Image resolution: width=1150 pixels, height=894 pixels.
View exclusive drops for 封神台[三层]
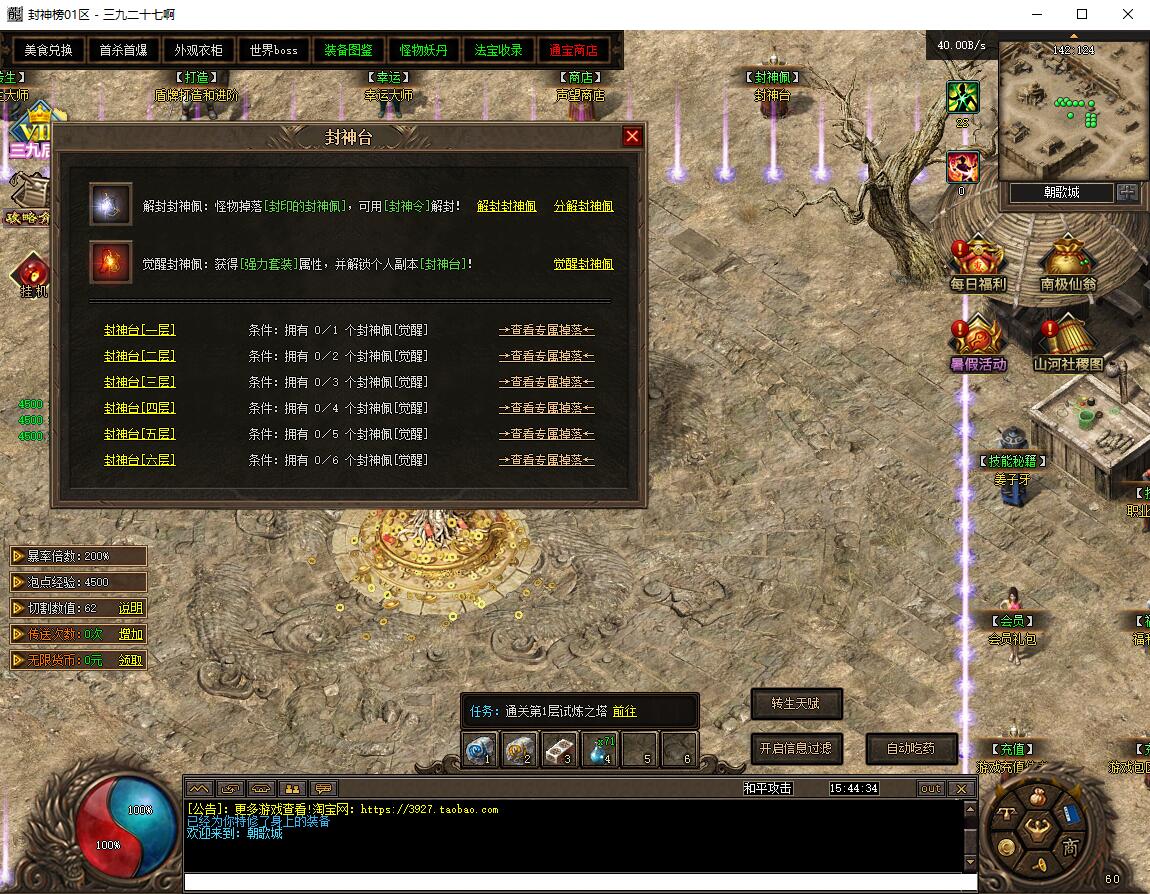pyautogui.click(x=546, y=382)
